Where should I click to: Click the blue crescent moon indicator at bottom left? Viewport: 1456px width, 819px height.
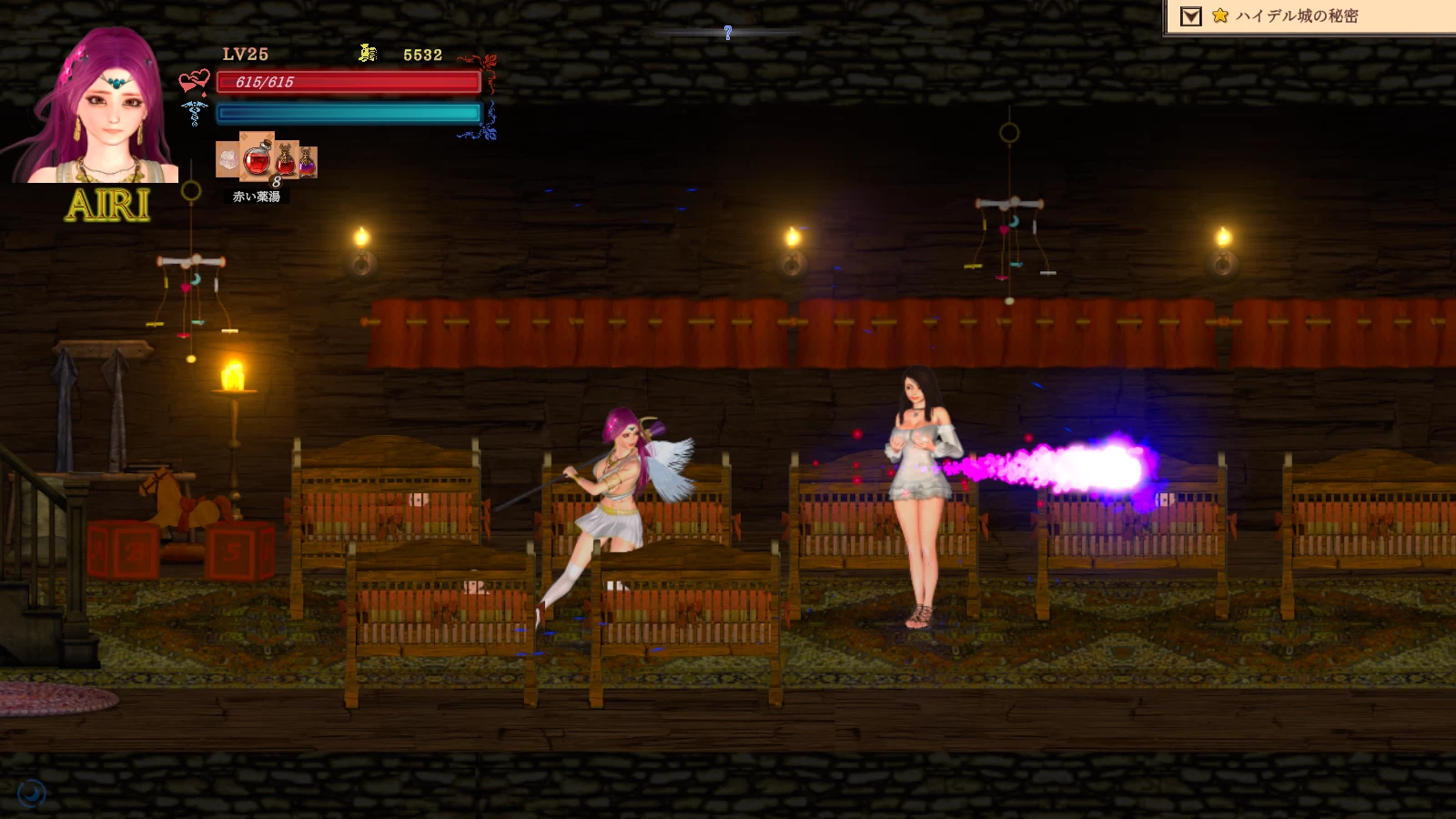34,791
